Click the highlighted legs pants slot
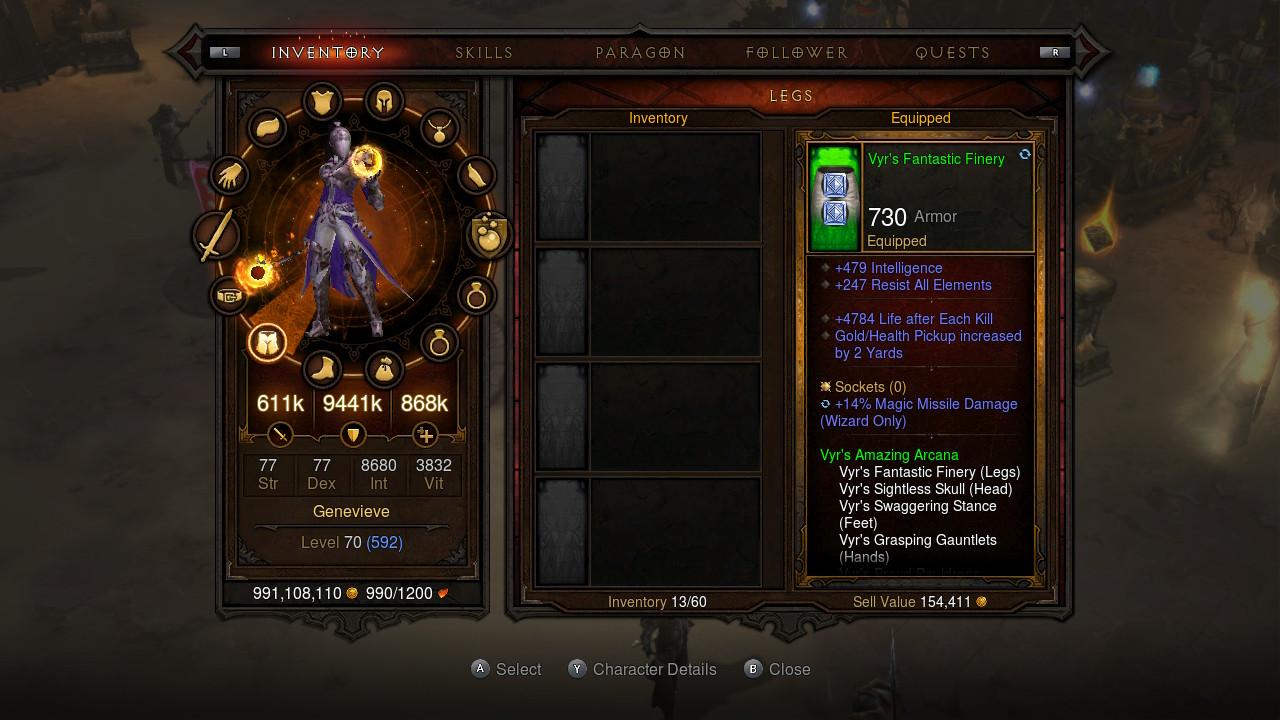Viewport: 1280px width, 720px height. [267, 342]
